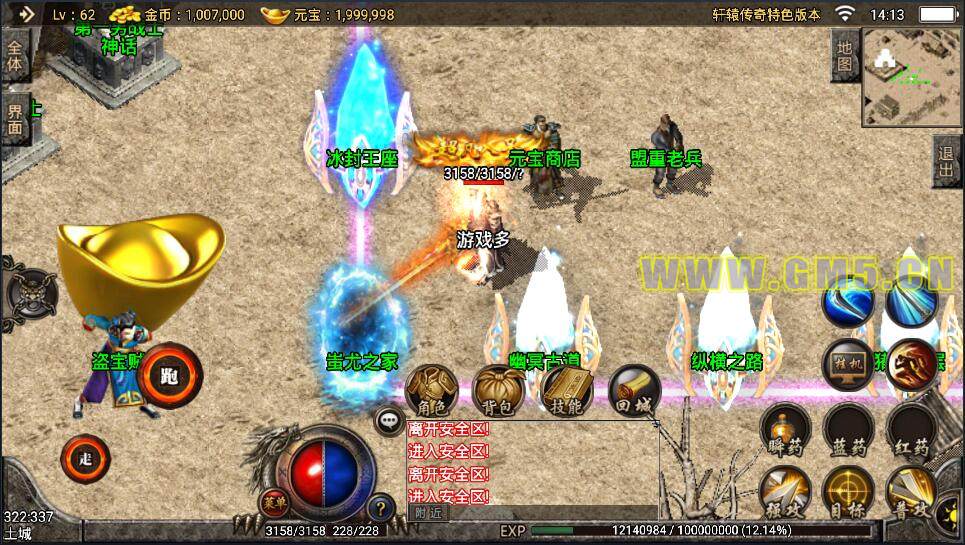Open the 背包 backpack inventory
The height and width of the screenshot is (545, 965).
coord(498,391)
